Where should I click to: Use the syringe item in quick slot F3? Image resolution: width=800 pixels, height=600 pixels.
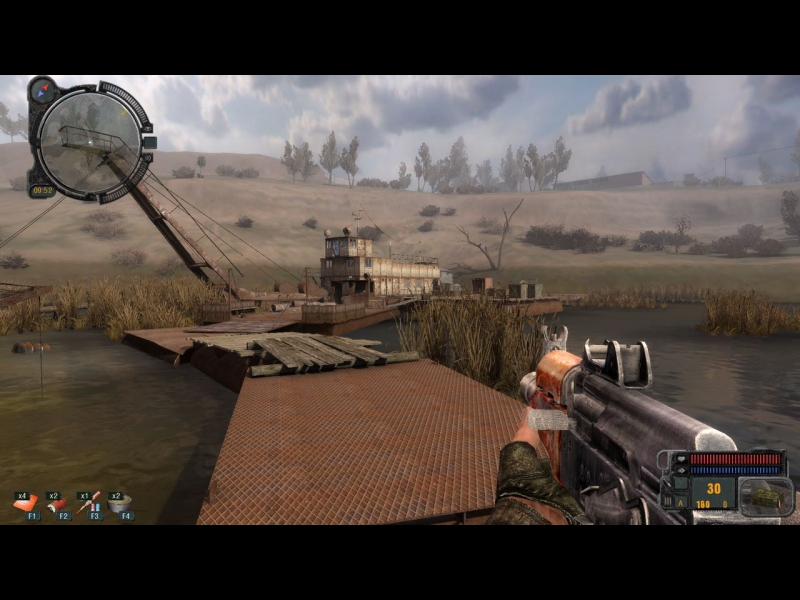[89, 504]
